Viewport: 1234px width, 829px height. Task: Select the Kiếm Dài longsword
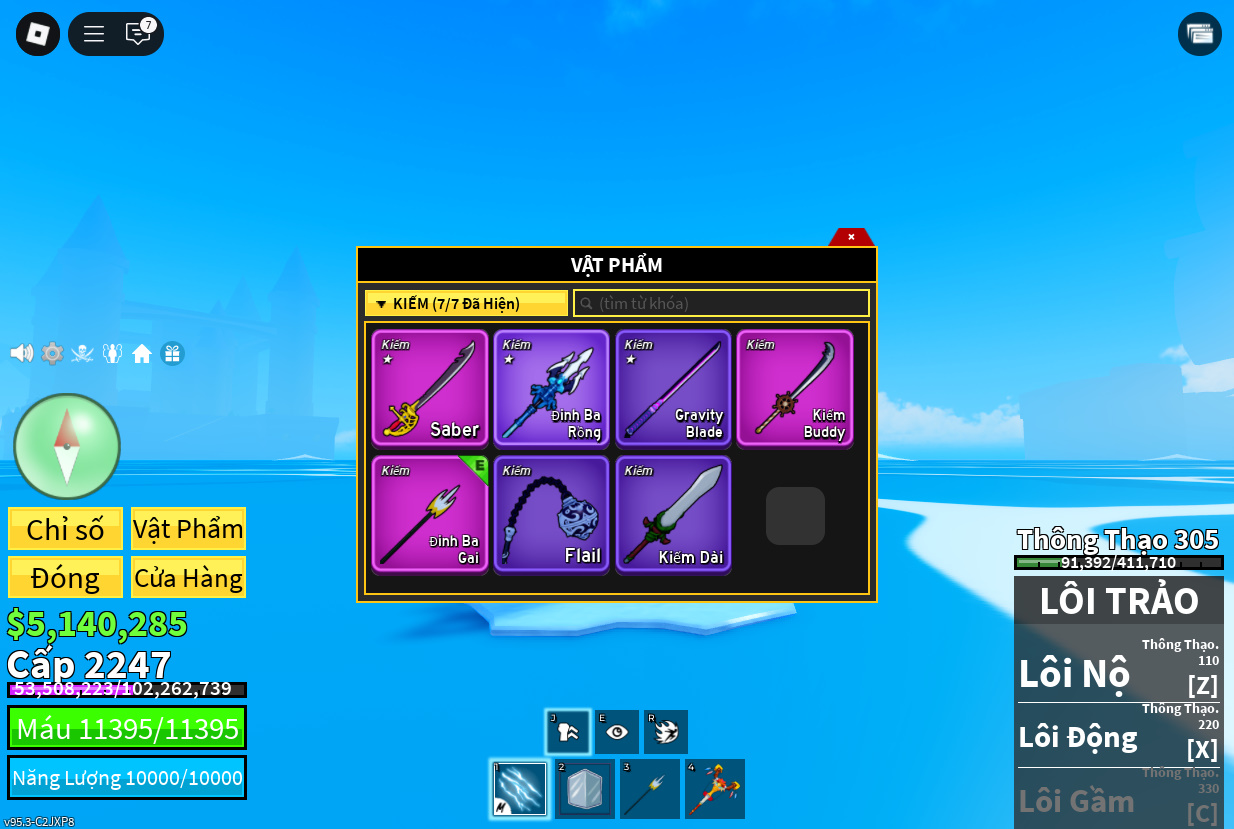[673, 514]
